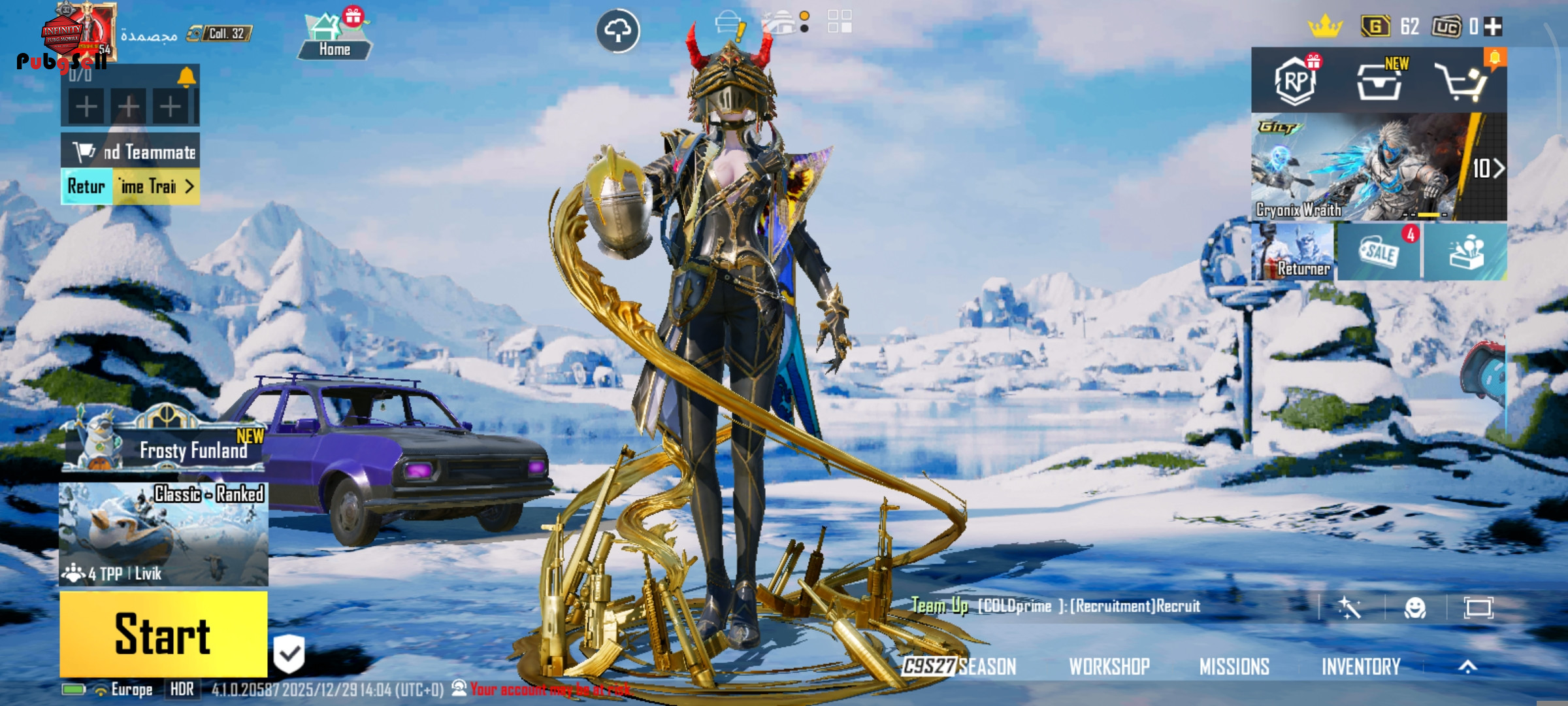Screen dimensions: 1568x706
Task: Open the C9S27 Season menu
Action: coord(959,666)
